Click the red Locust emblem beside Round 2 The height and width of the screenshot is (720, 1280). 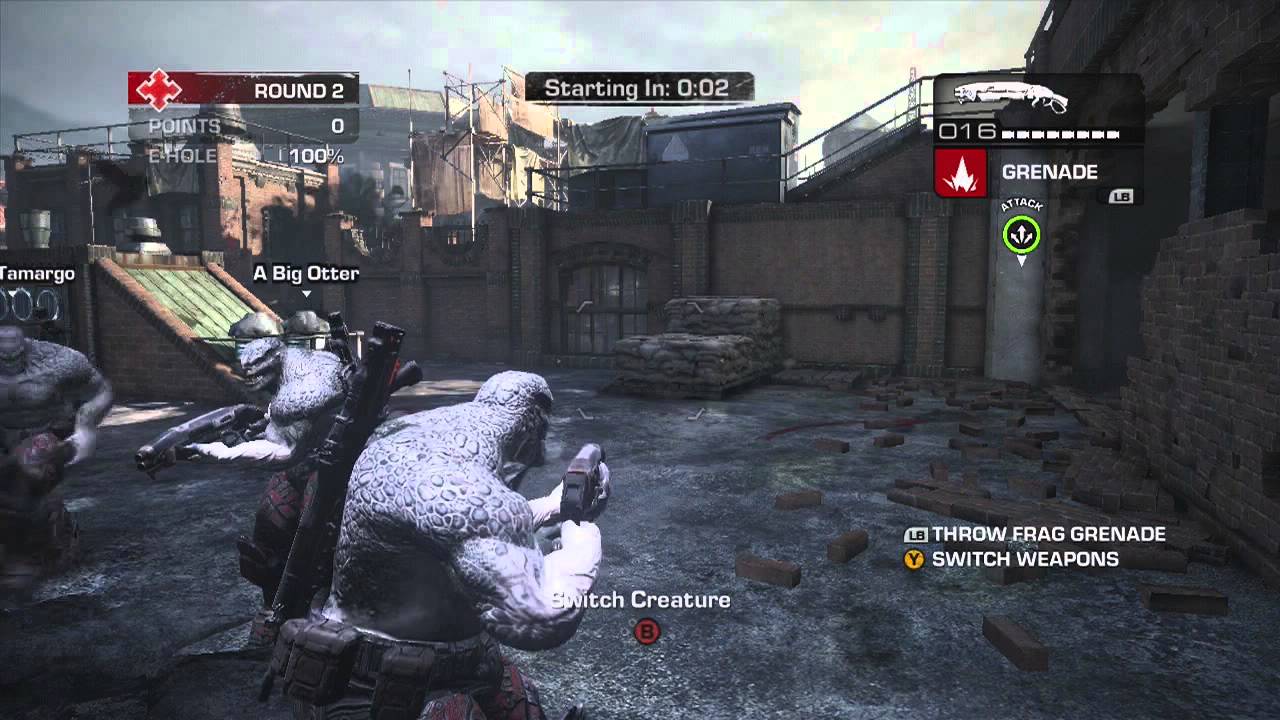[x=157, y=90]
